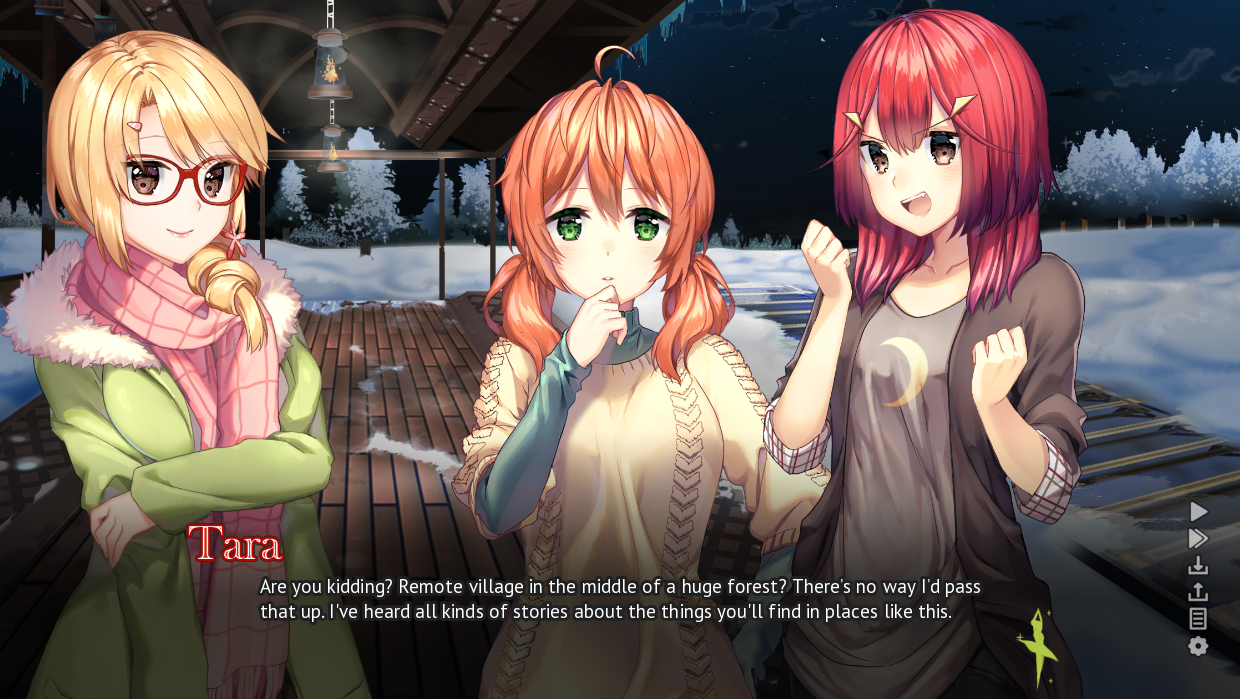Open the load menu via up-arrow tray icon
This screenshot has width=1240, height=699.
(1198, 592)
